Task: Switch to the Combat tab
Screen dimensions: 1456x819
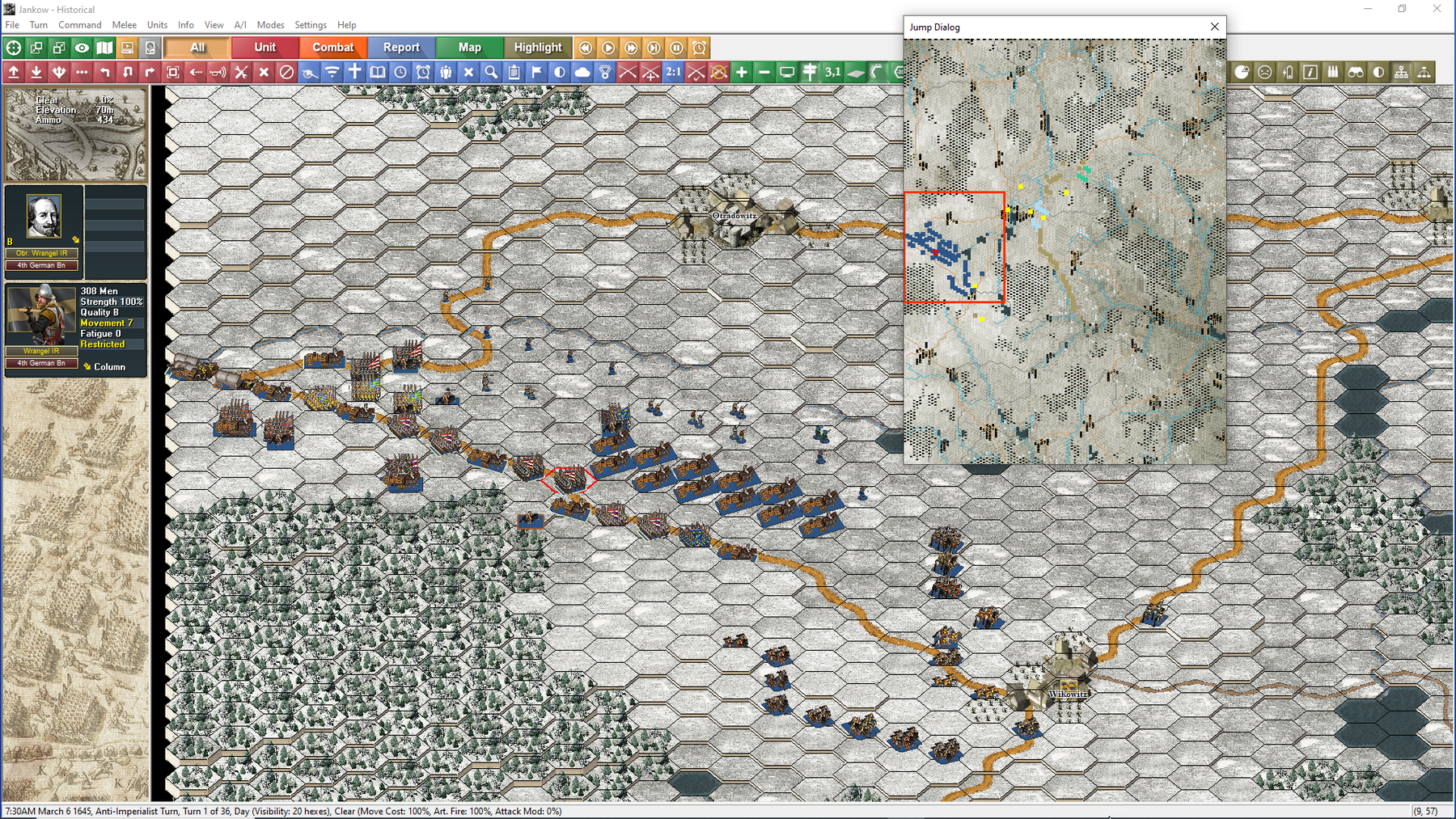Action: click(x=332, y=47)
